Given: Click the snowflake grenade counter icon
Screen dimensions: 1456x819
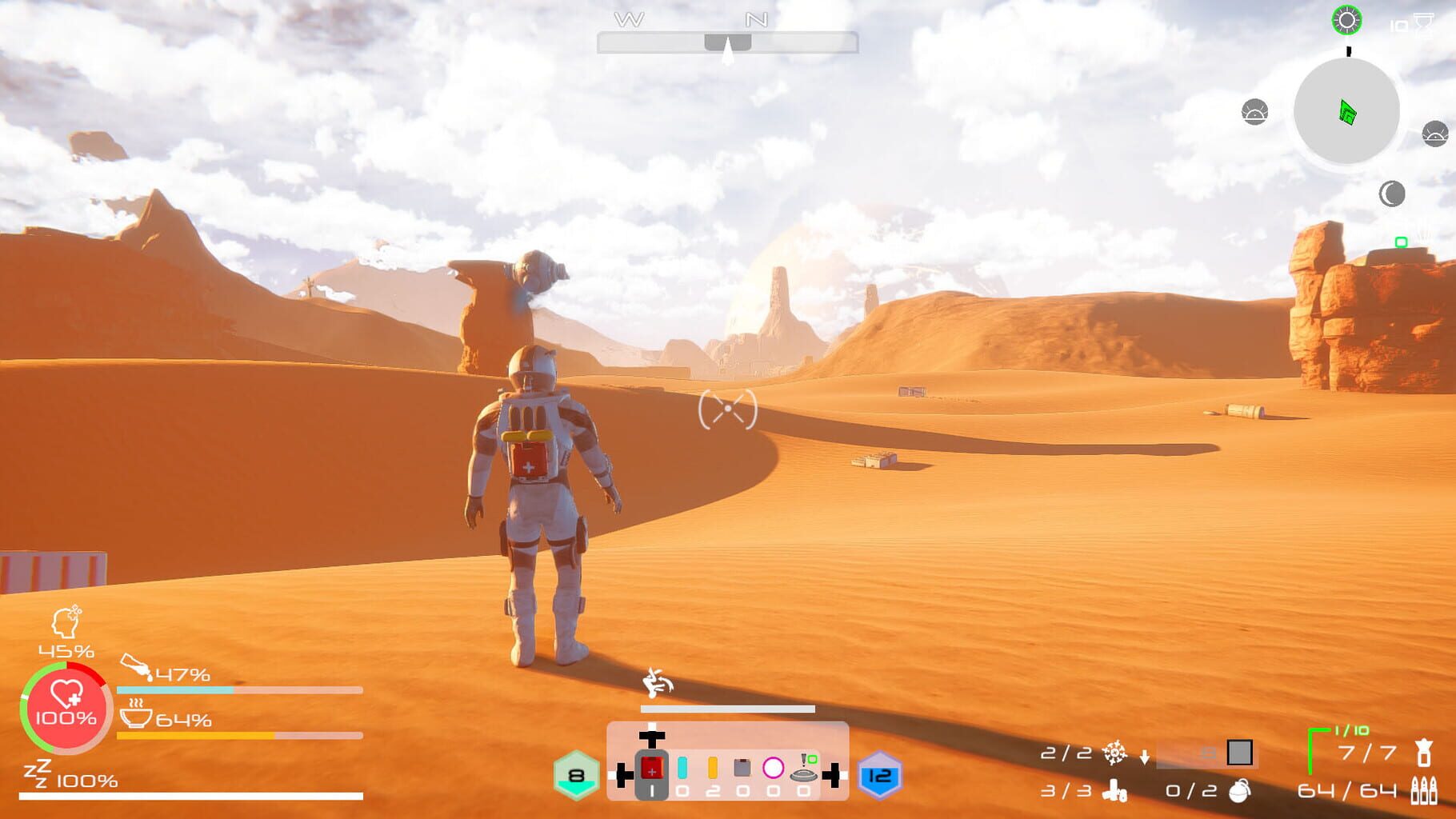Looking at the screenshot, I should (x=1115, y=754).
